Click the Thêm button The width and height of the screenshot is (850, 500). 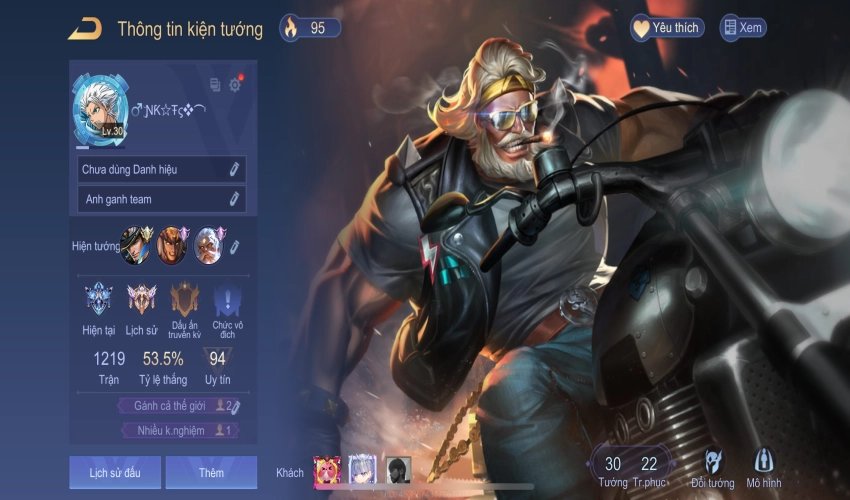point(211,472)
